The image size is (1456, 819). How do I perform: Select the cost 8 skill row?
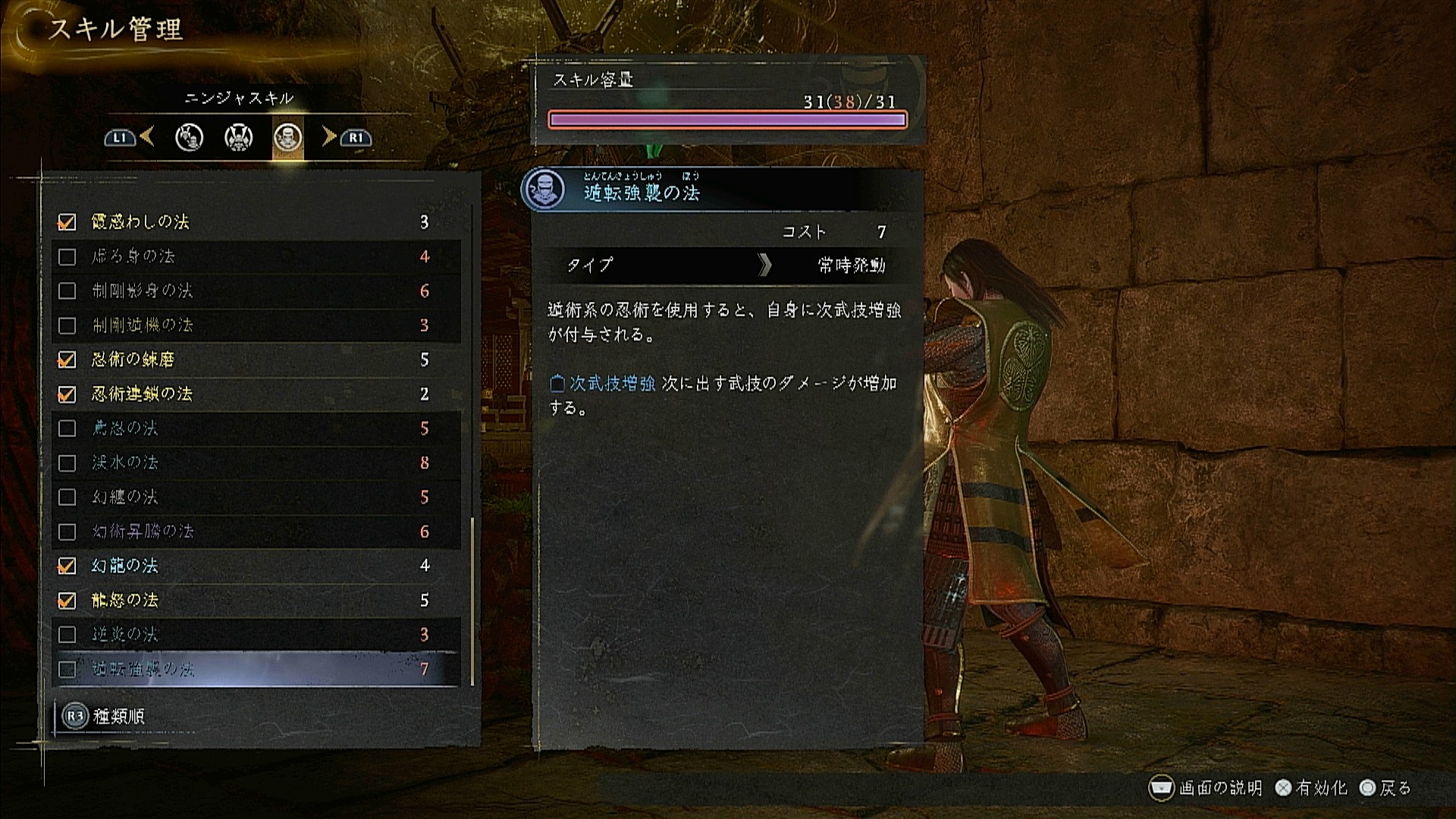(x=256, y=463)
